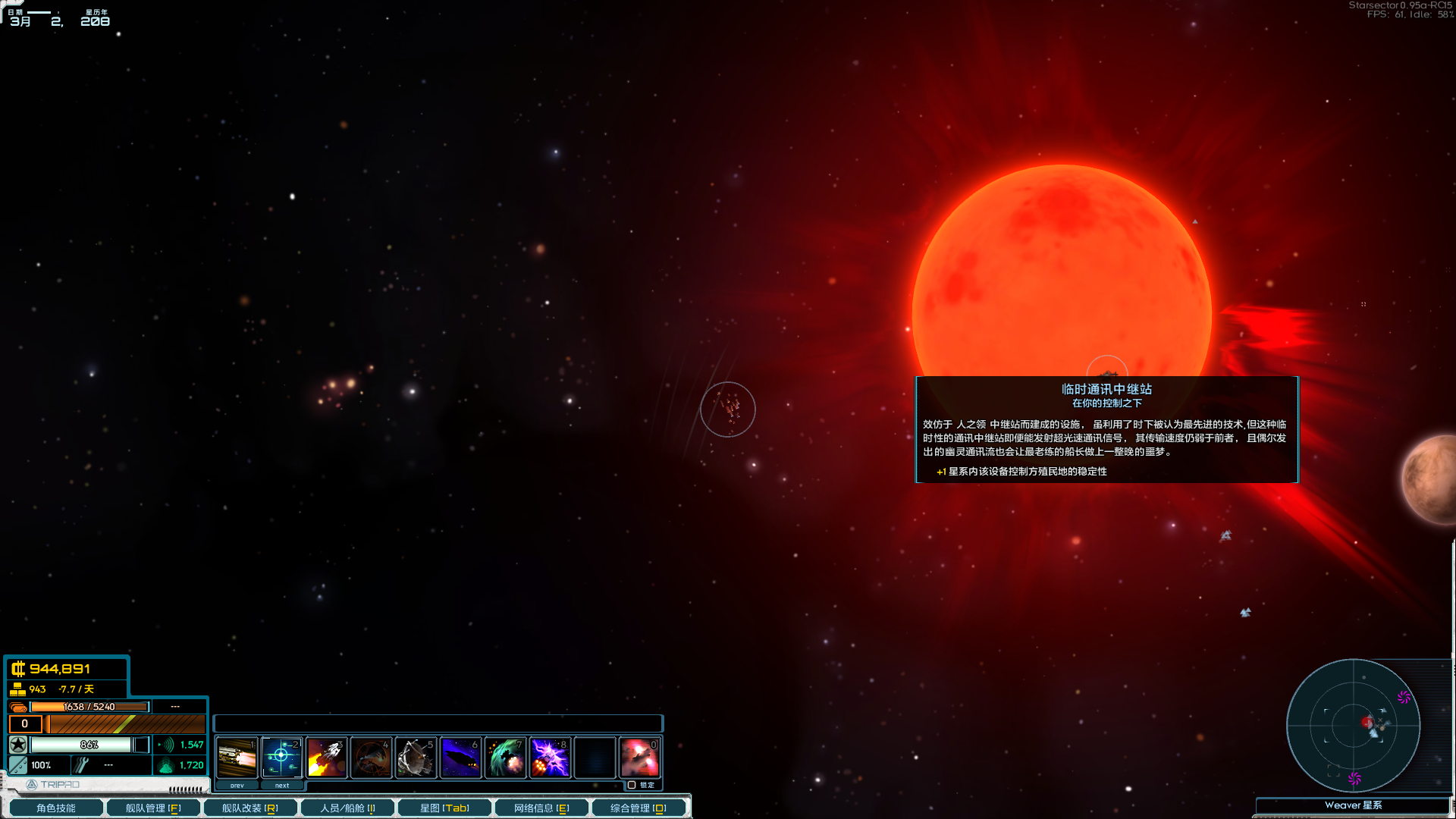Switch to the next ability bar
This screenshot has height=819, width=1456.
pos(282,786)
